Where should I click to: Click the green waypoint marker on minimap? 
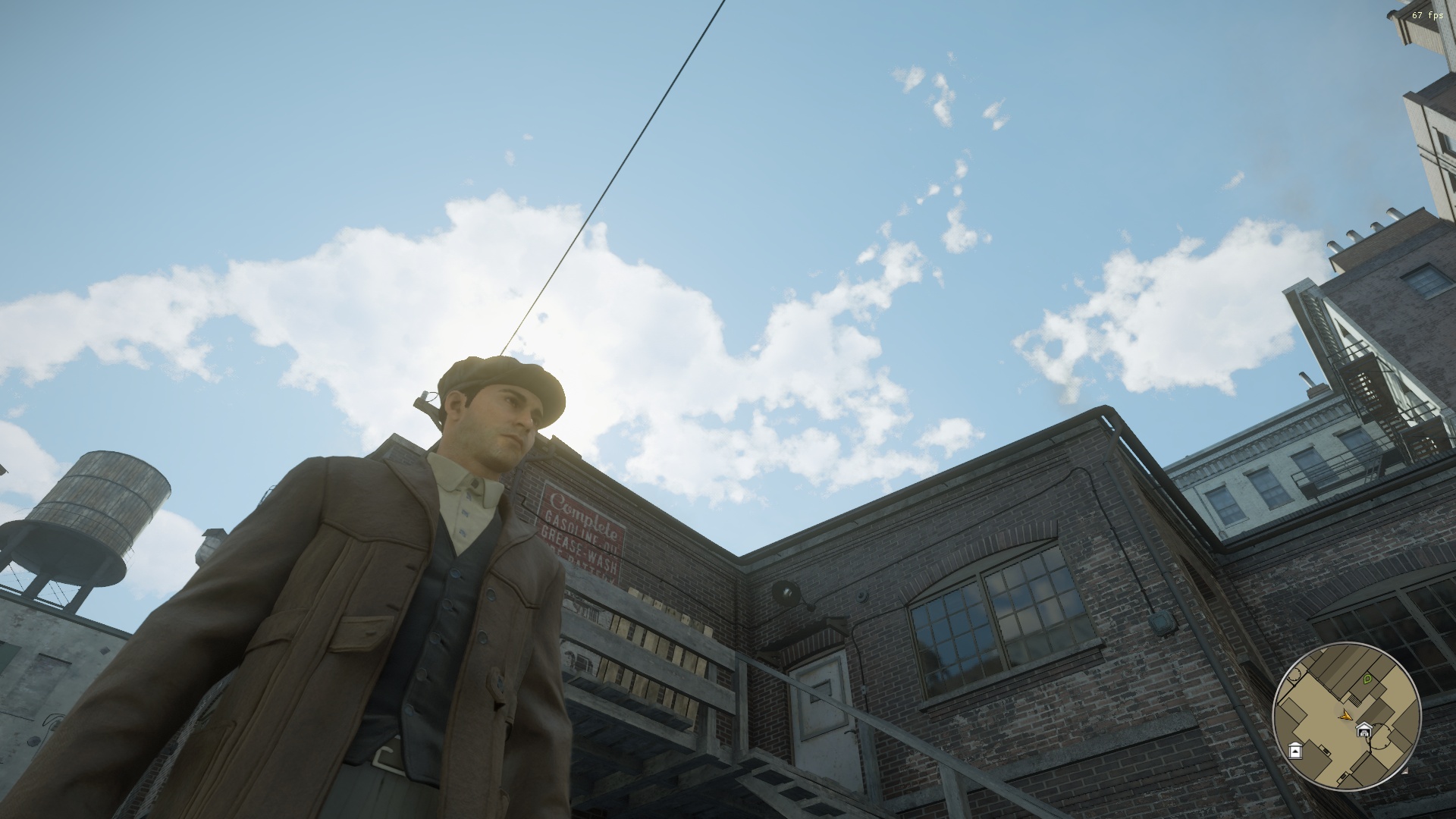[x=1367, y=679]
